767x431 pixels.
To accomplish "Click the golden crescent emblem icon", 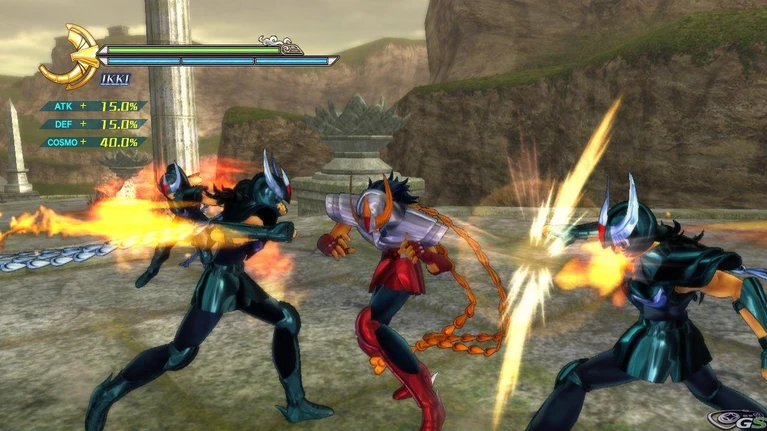I will pyautogui.click(x=68, y=57).
